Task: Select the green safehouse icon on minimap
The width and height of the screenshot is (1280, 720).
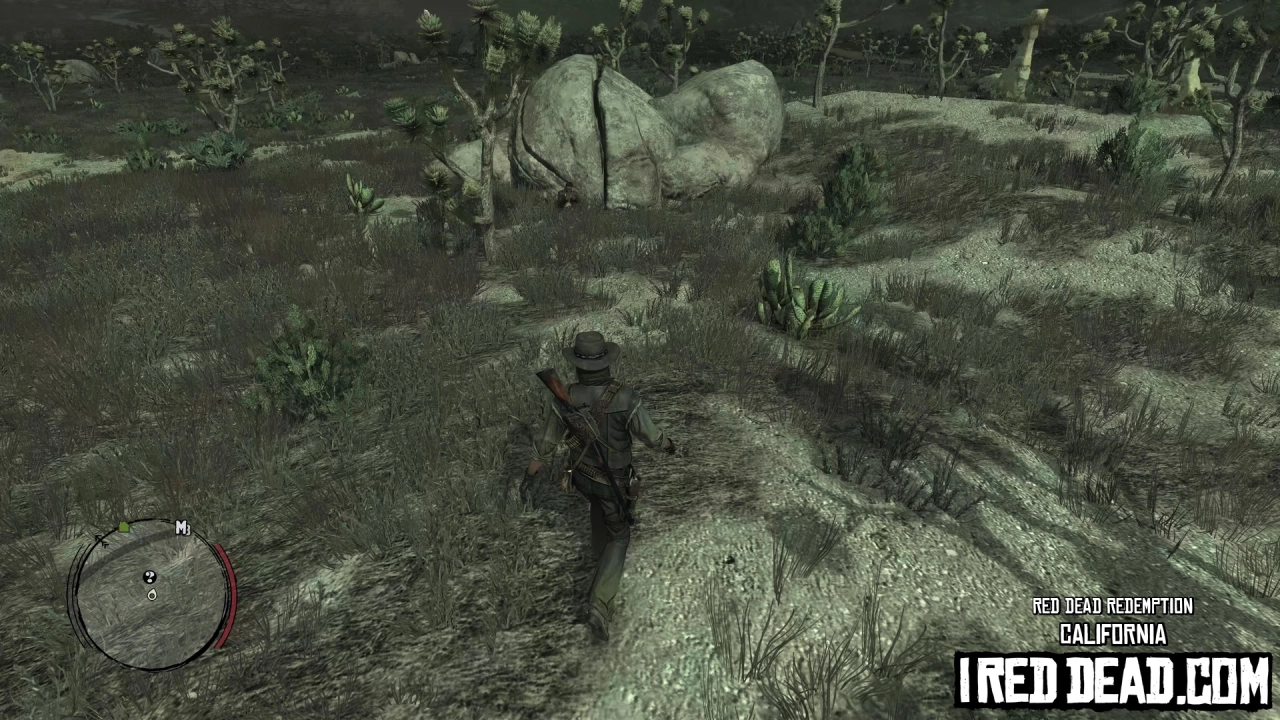Action: pos(123,526)
